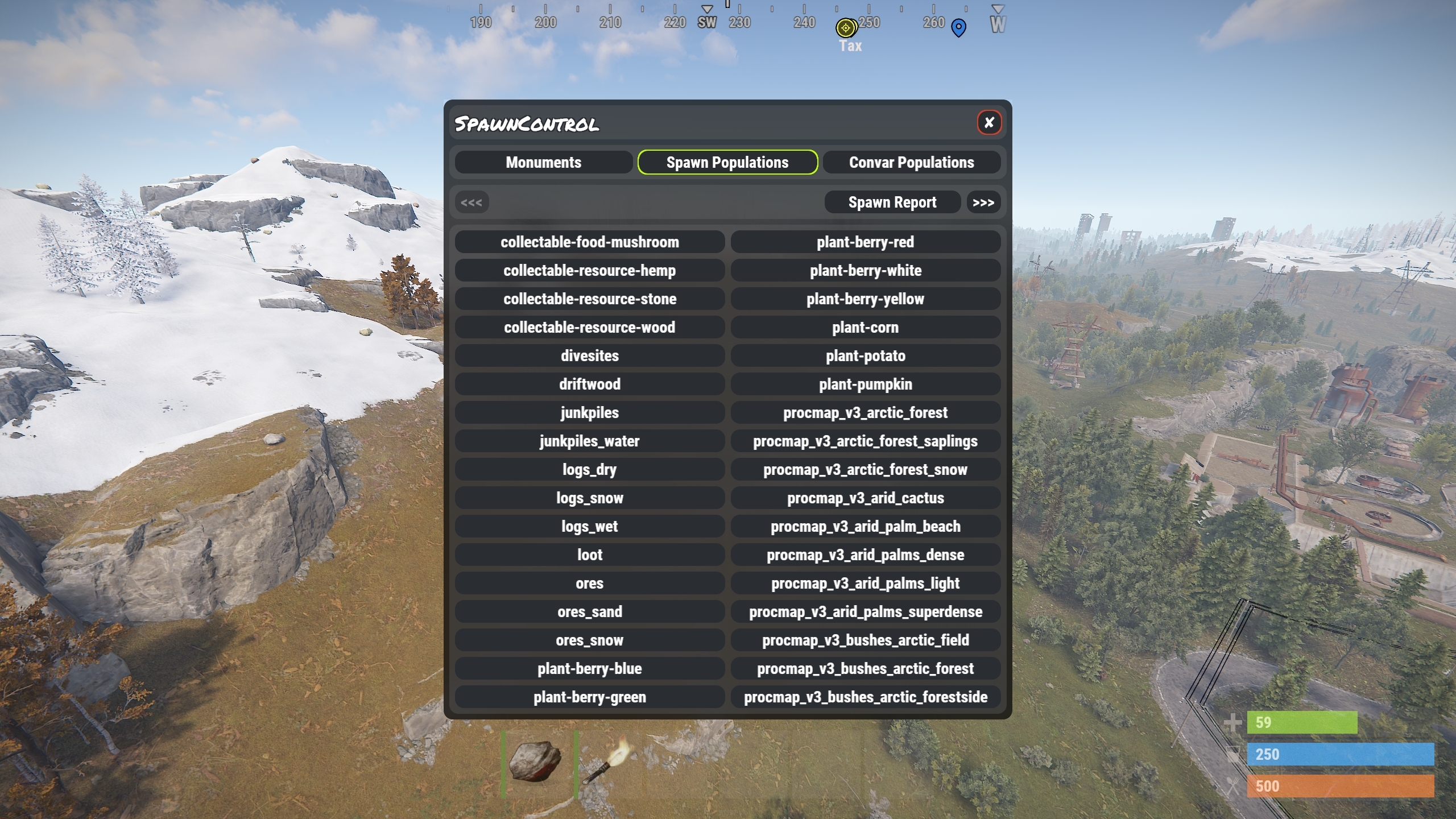1456x819 pixels.
Task: Choose the collectable-resource-hemp entry
Action: pyautogui.click(x=589, y=271)
